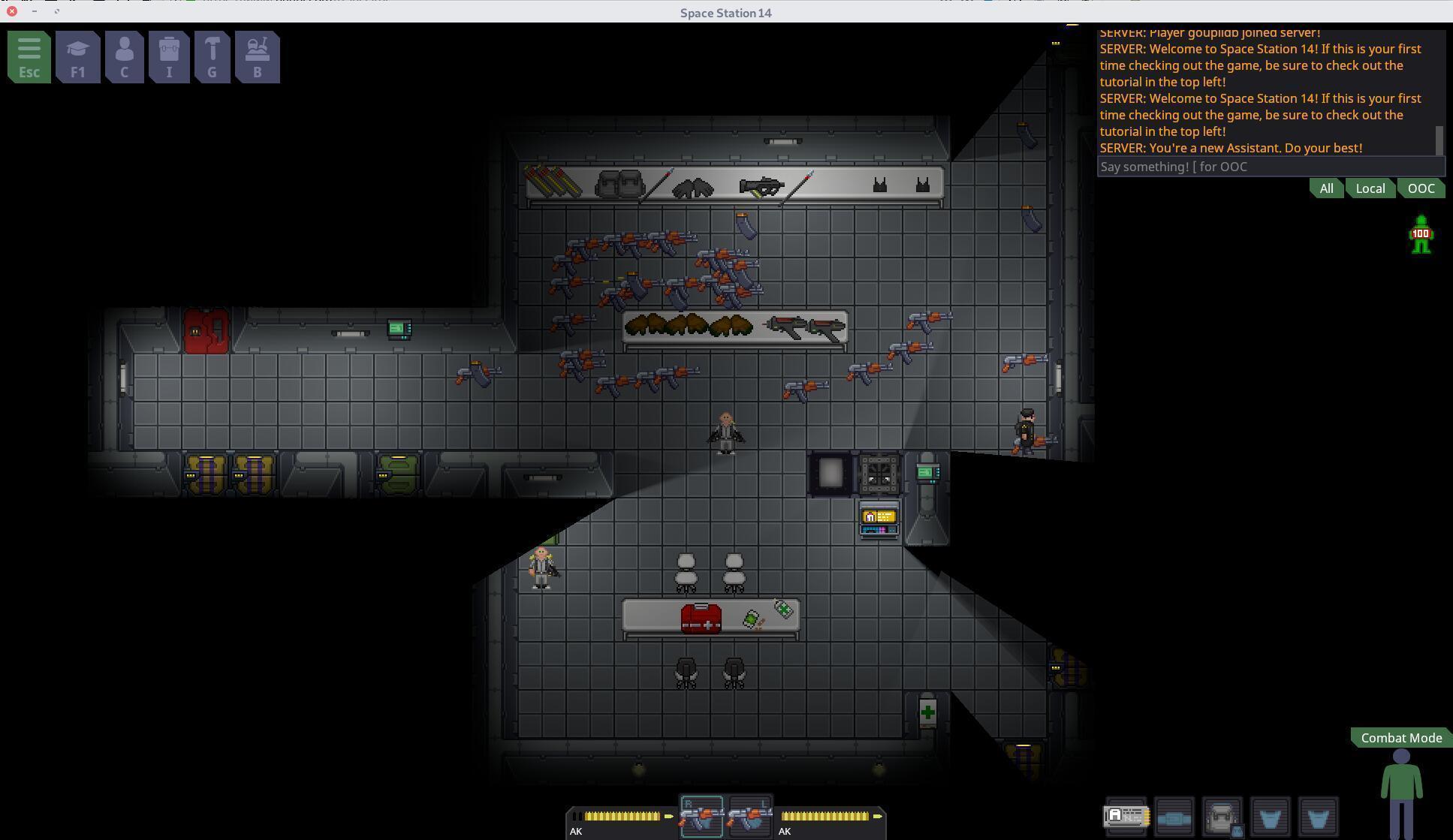Click a blue pouch pocket slot
The image size is (1453, 840).
(1271, 817)
